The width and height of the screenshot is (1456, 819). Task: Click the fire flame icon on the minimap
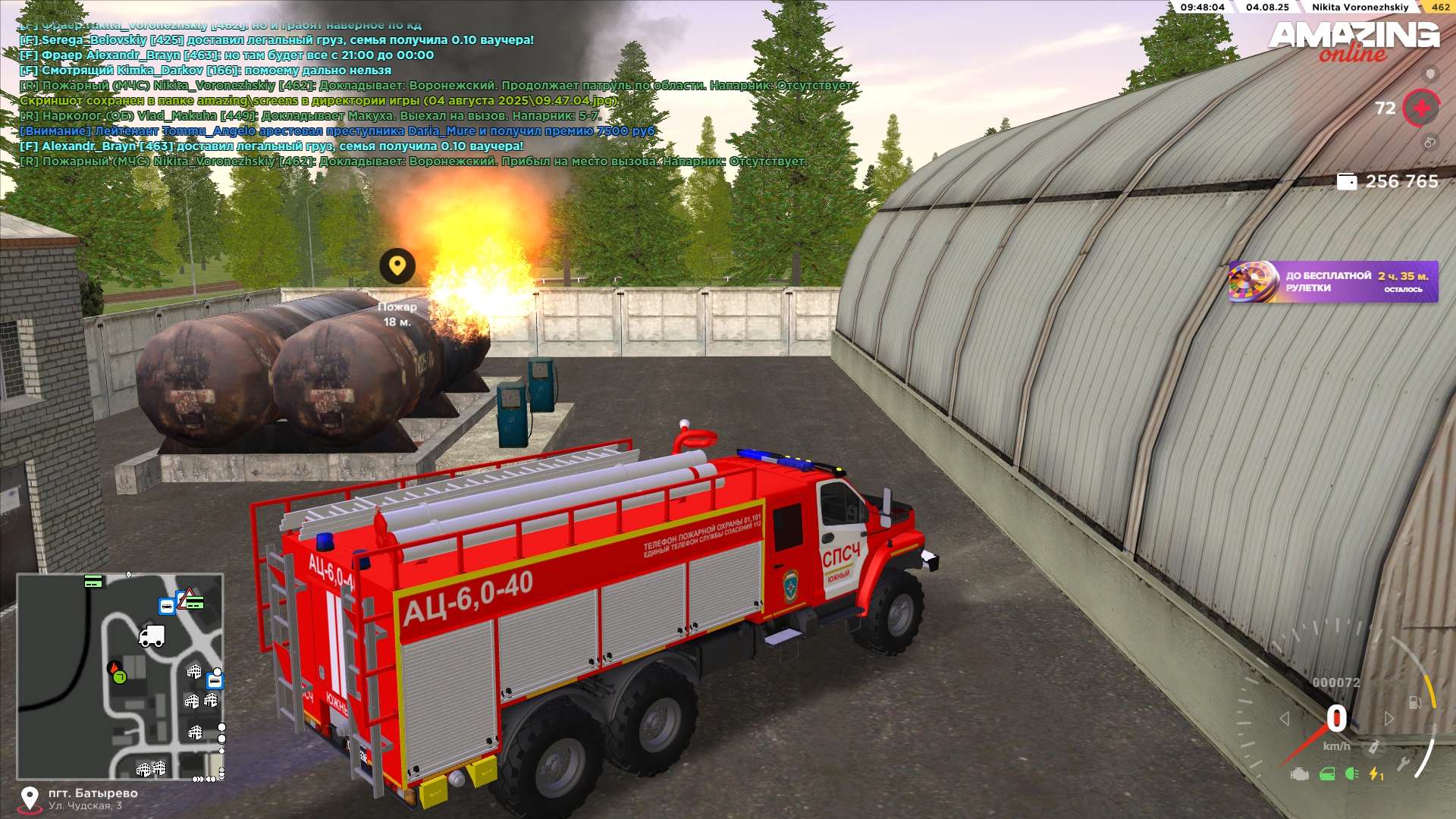114,668
